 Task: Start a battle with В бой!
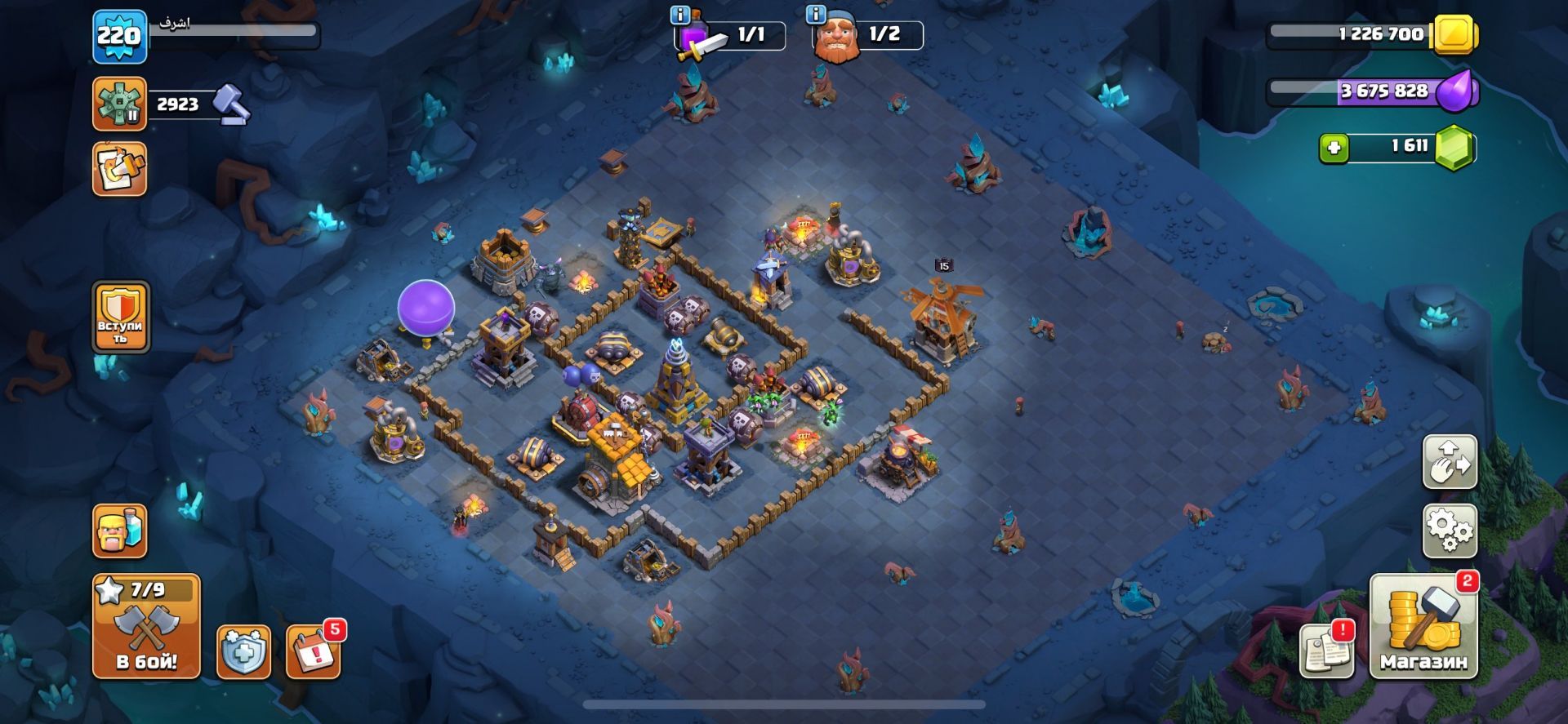click(146, 626)
